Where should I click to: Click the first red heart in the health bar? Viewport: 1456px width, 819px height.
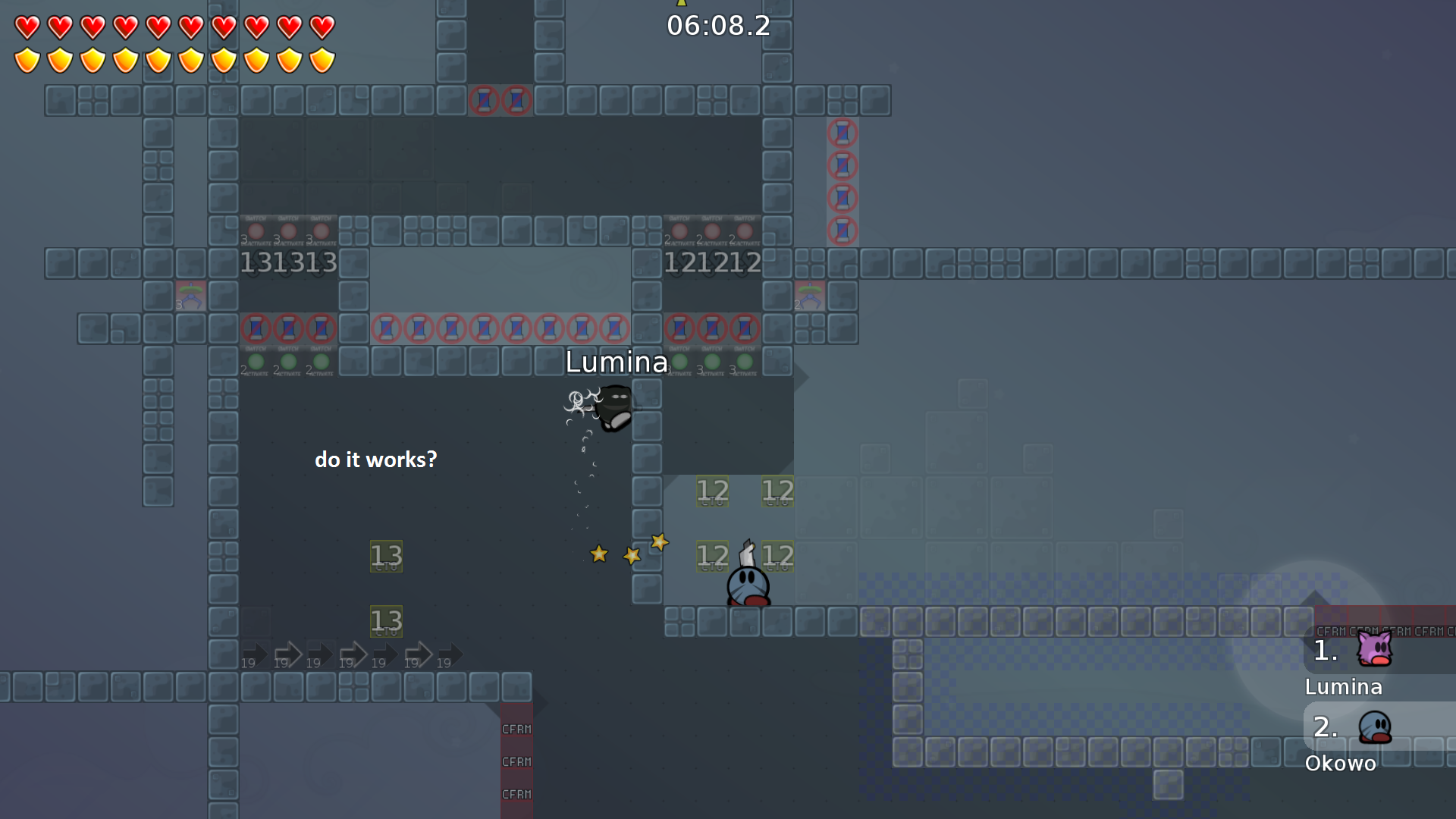pyautogui.click(x=26, y=27)
